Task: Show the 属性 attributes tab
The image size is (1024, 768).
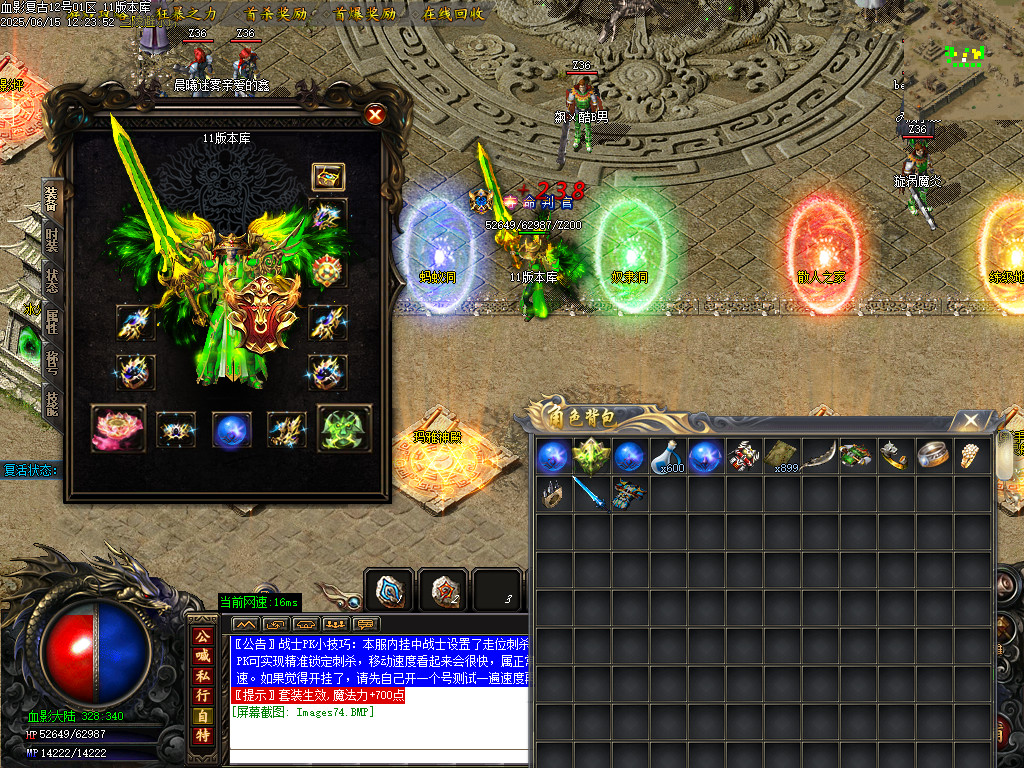Action: [51, 320]
